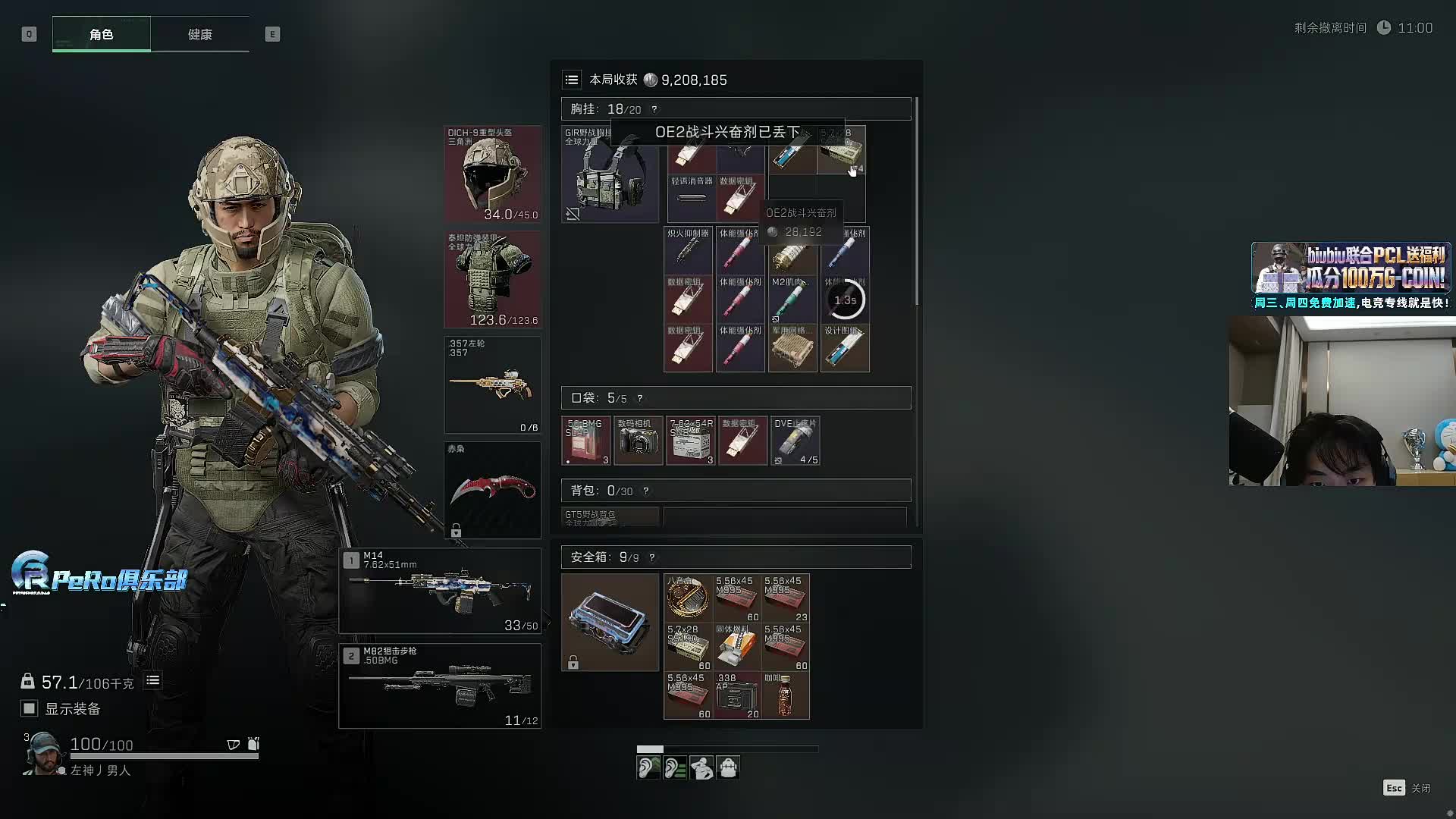Switch to the 健康 tab
The width and height of the screenshot is (1456, 819).
[199, 34]
